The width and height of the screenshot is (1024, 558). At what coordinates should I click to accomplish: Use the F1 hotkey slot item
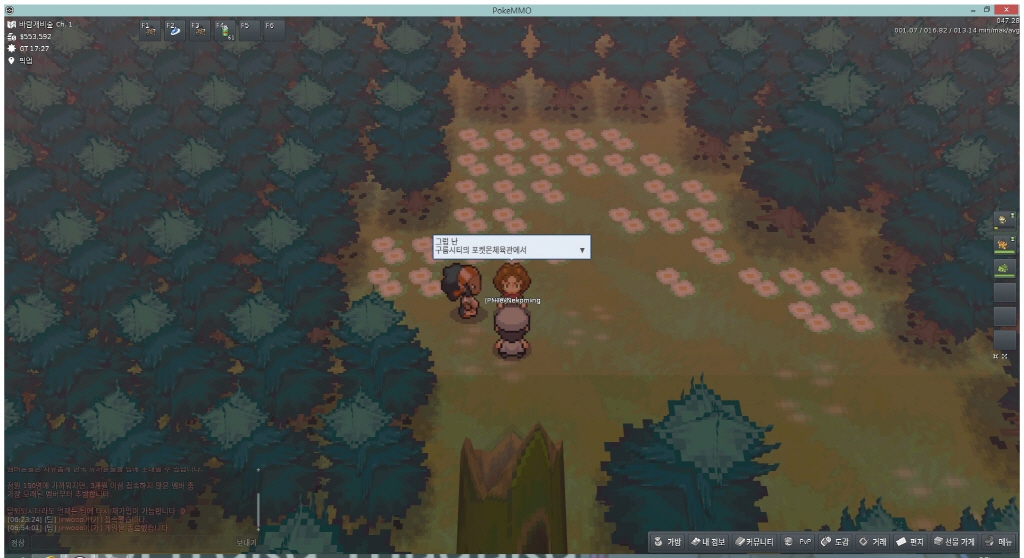coord(150,30)
